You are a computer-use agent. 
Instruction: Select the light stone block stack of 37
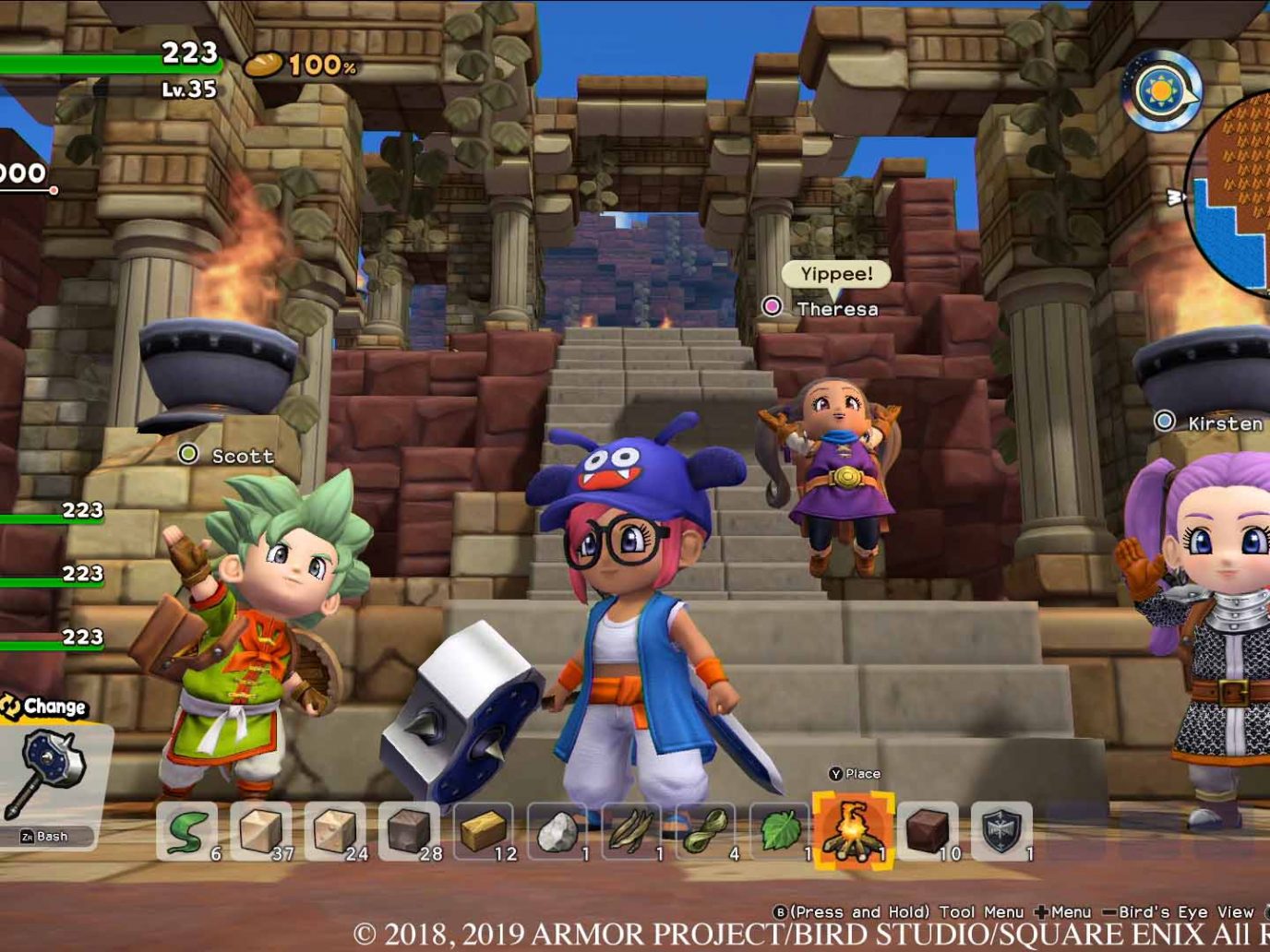coord(261,831)
